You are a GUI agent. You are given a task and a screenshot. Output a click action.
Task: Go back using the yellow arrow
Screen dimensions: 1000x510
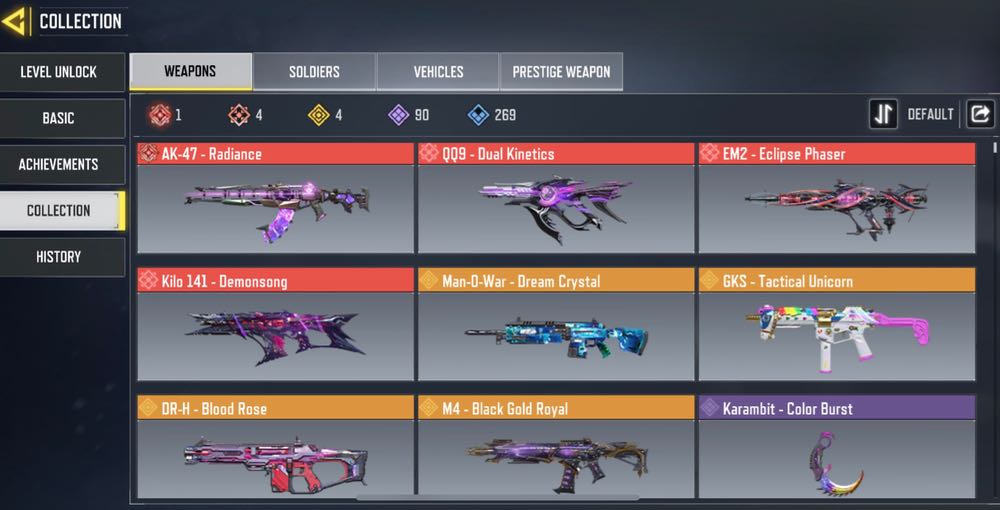tap(15, 21)
